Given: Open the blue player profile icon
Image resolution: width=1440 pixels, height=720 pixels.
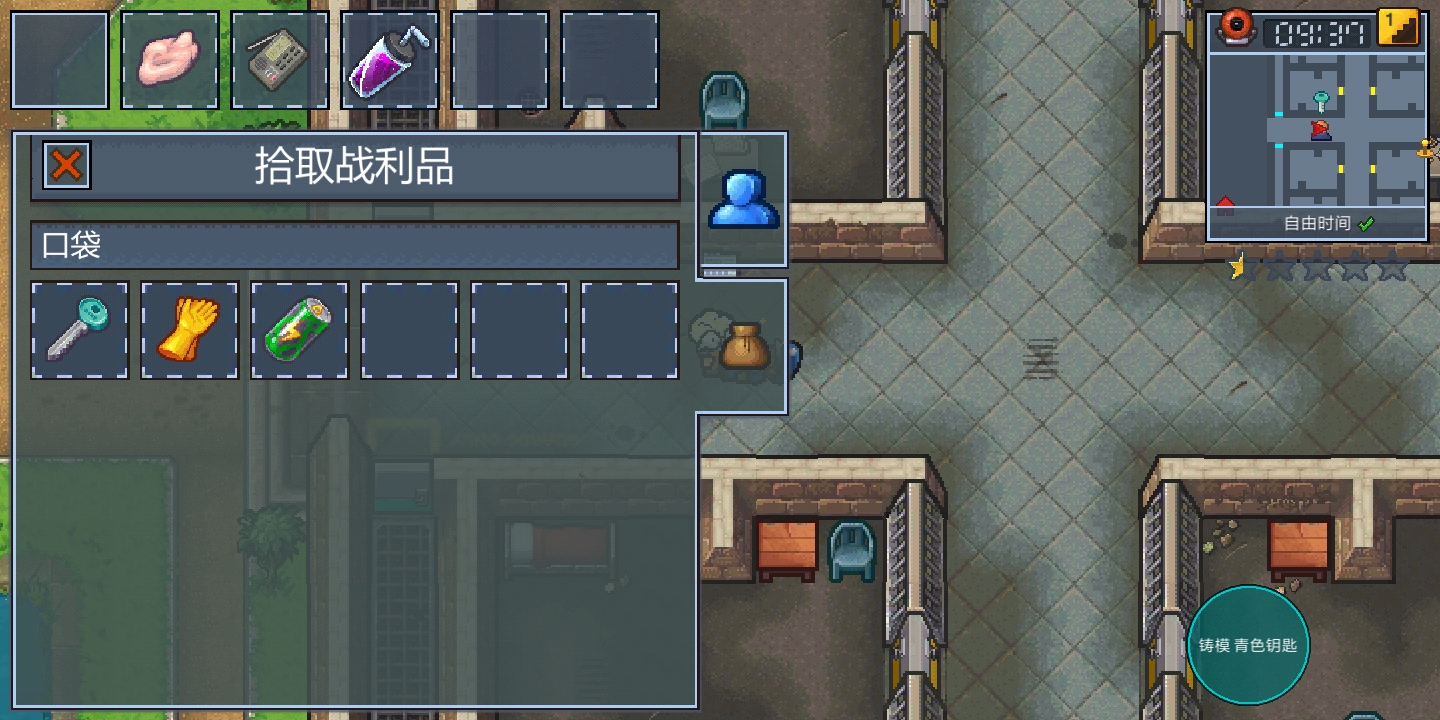Looking at the screenshot, I should tap(743, 199).
